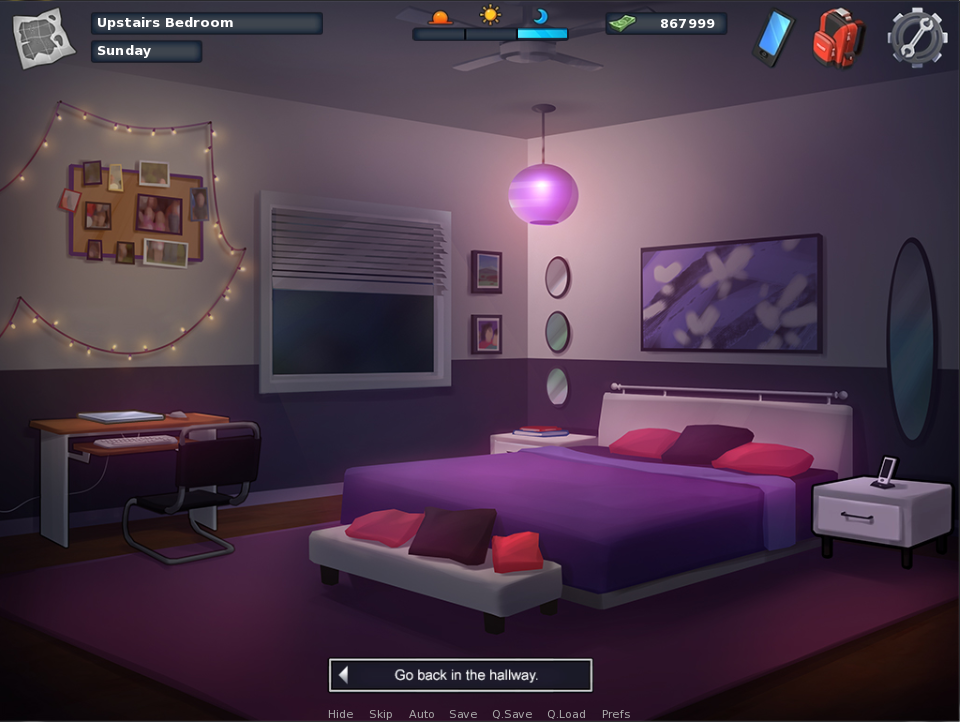This screenshot has height=722, width=960.
Task: Activate the Skip option
Action: 381,714
